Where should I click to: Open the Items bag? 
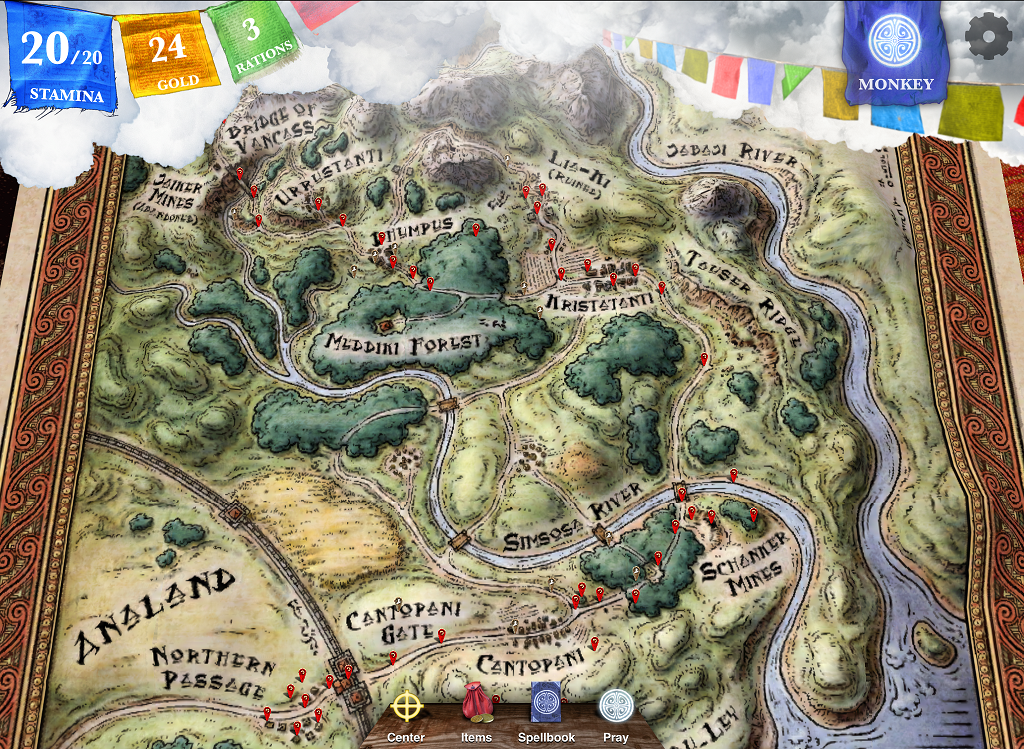(x=476, y=704)
